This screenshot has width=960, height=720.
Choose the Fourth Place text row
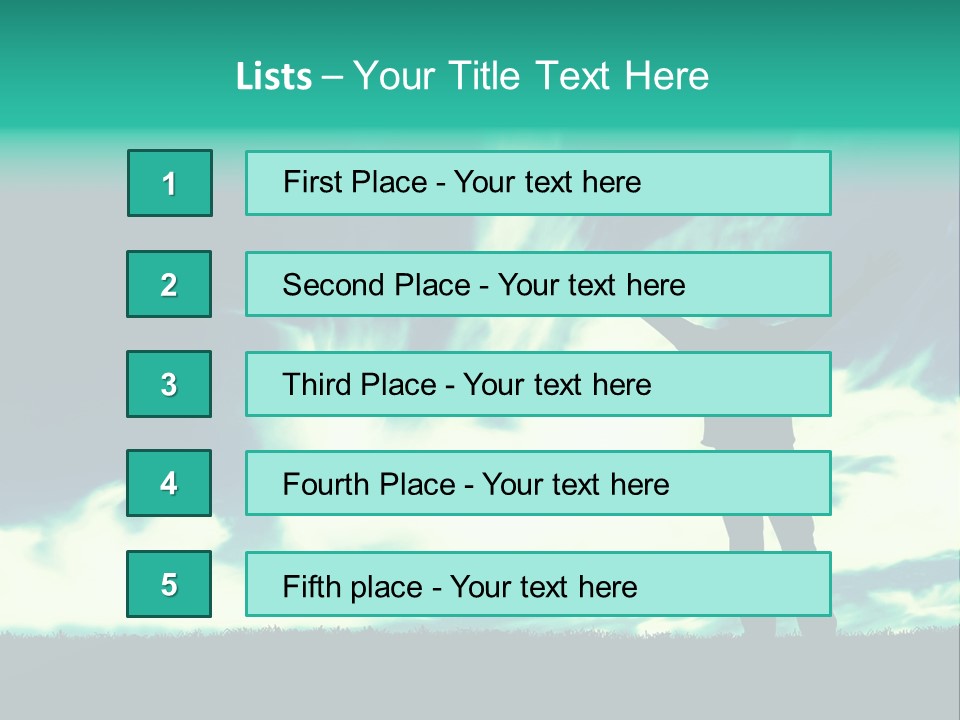click(538, 483)
